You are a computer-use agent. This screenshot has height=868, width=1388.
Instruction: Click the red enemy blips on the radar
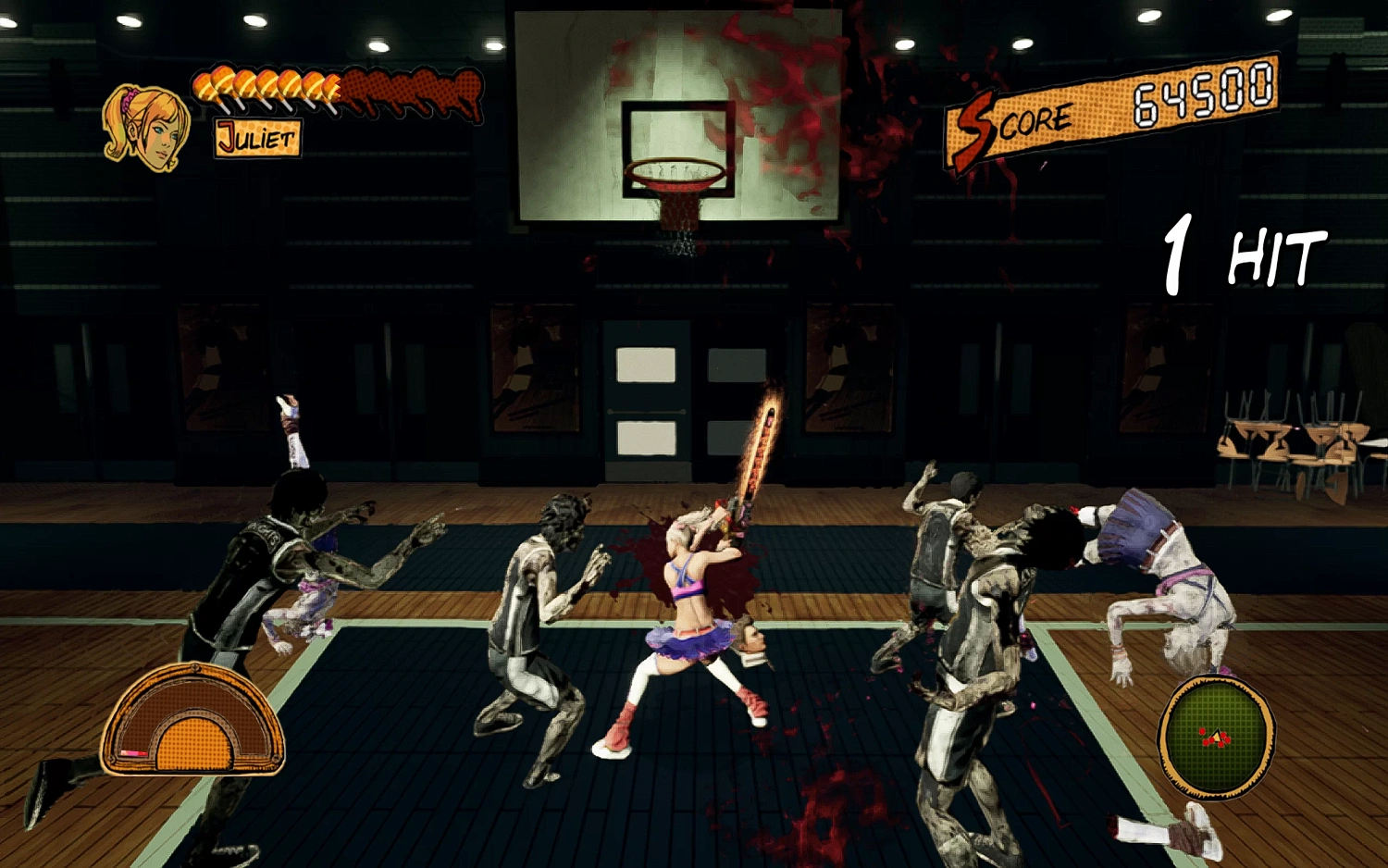tap(1210, 740)
